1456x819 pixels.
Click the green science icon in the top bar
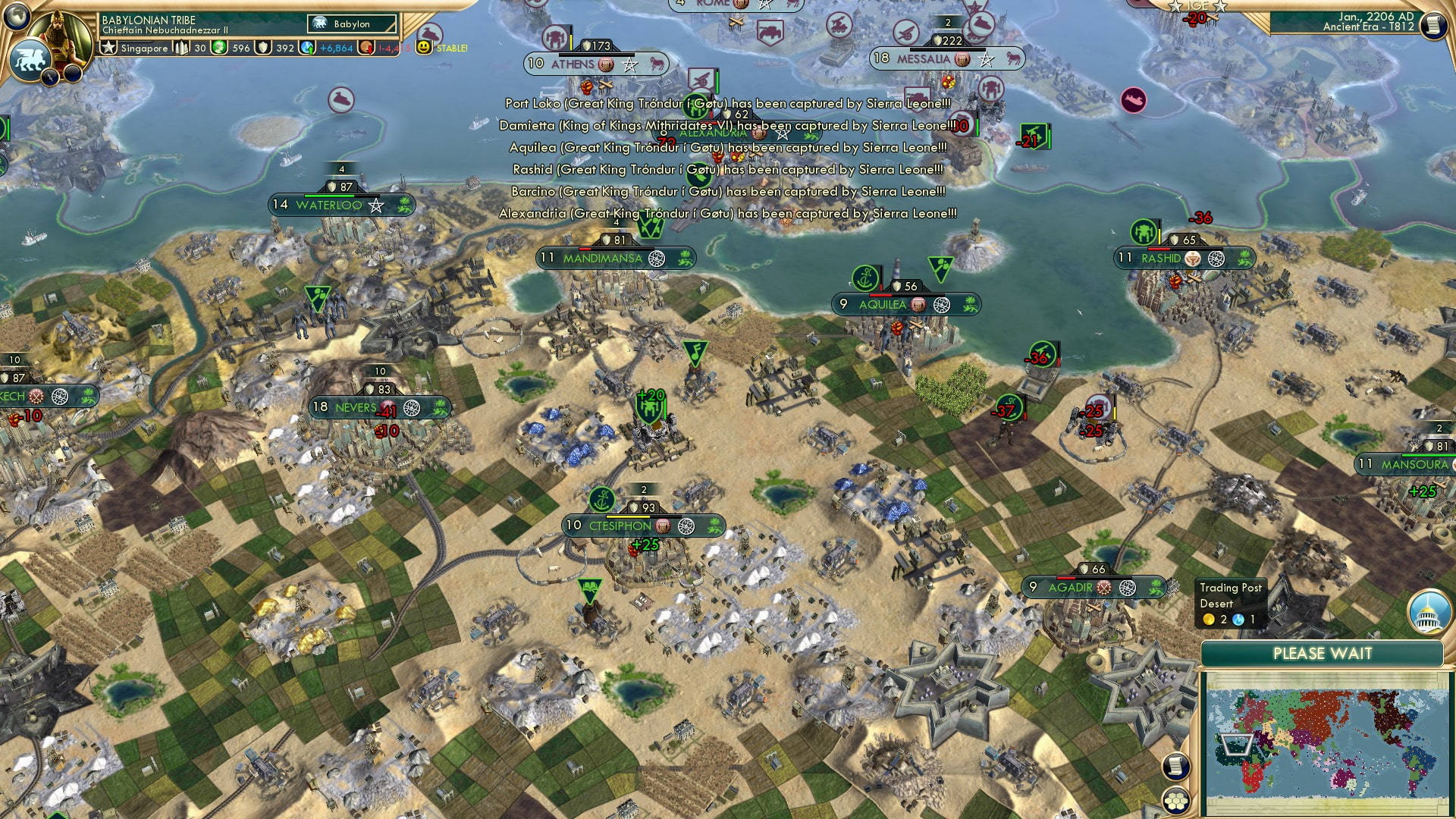pyautogui.click(x=217, y=48)
